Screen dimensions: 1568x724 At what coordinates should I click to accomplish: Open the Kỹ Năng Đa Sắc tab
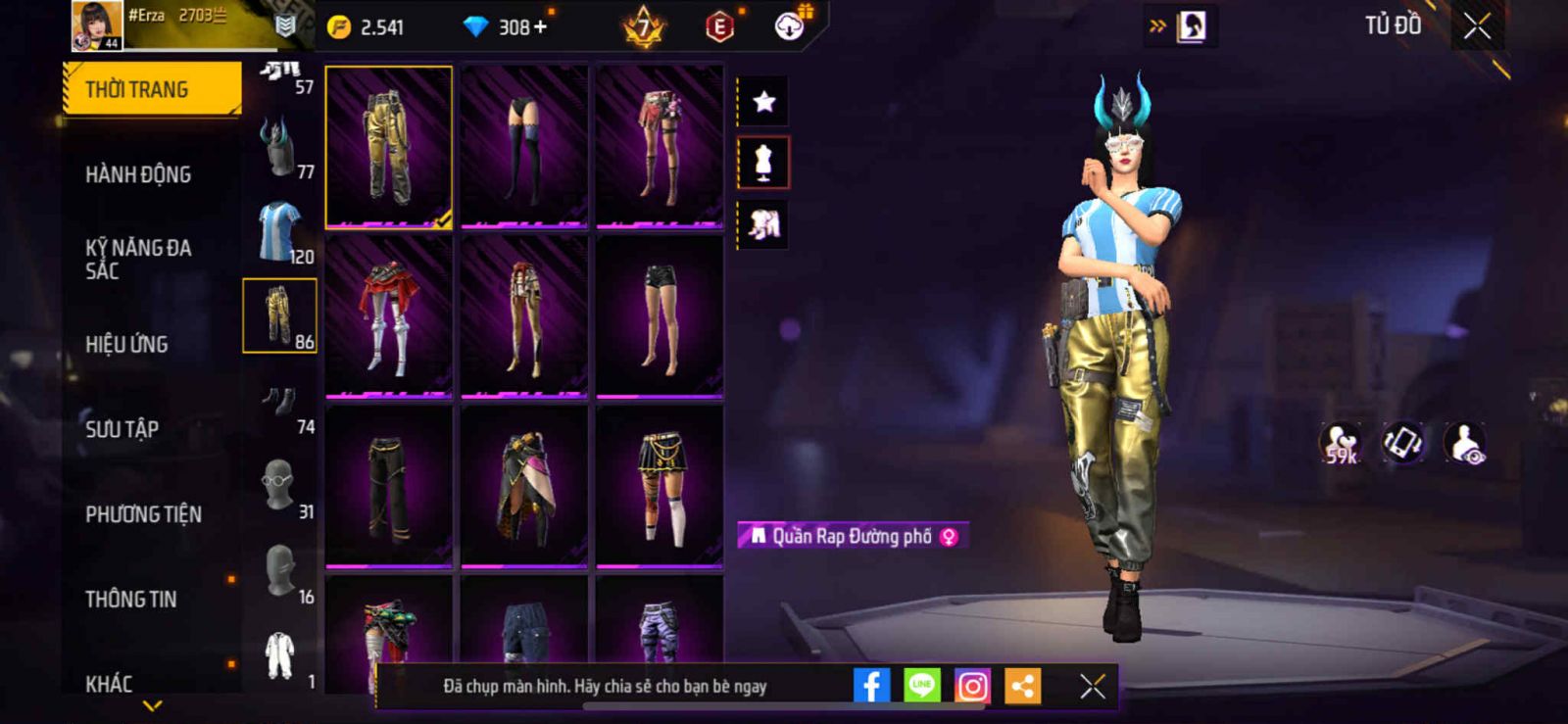point(138,259)
